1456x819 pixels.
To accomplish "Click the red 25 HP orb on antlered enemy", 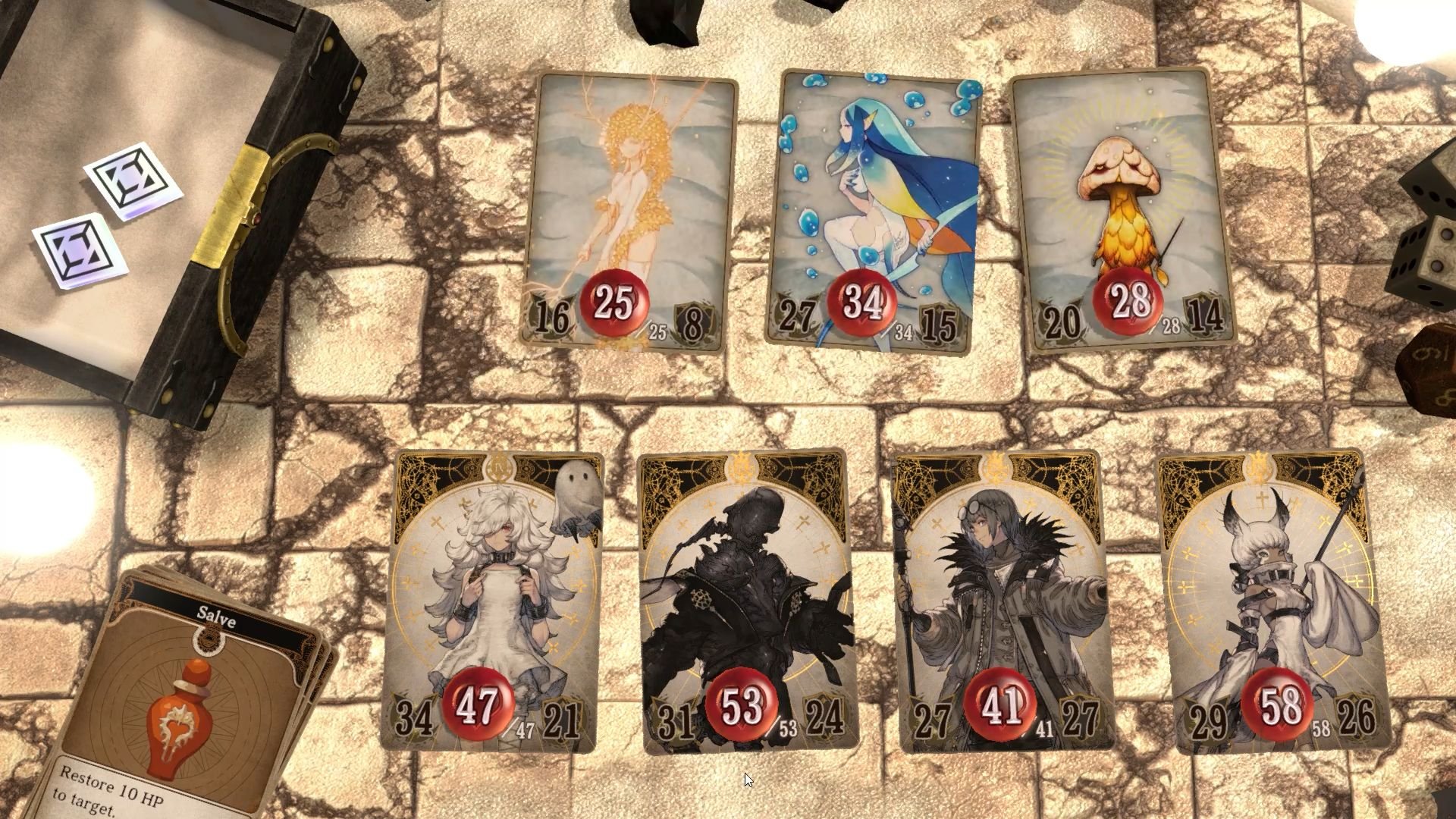I will 613,303.
